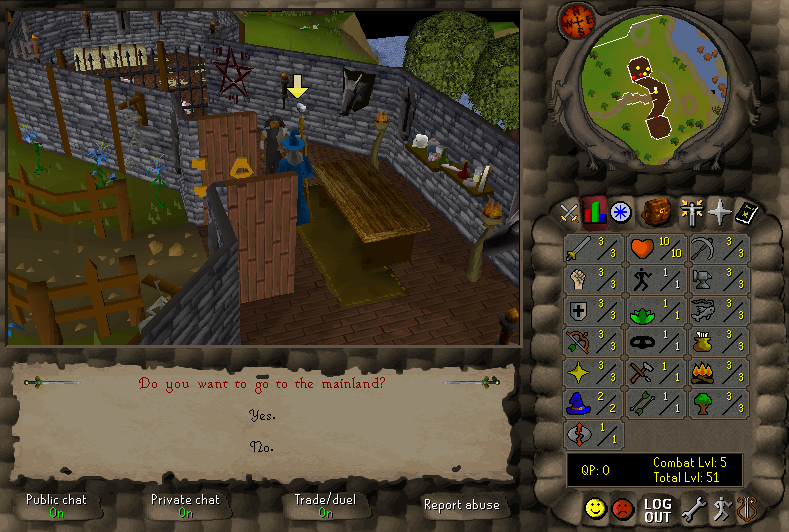Image resolution: width=789 pixels, height=532 pixels.
Task: Open the worn equipment tab
Action: point(690,212)
